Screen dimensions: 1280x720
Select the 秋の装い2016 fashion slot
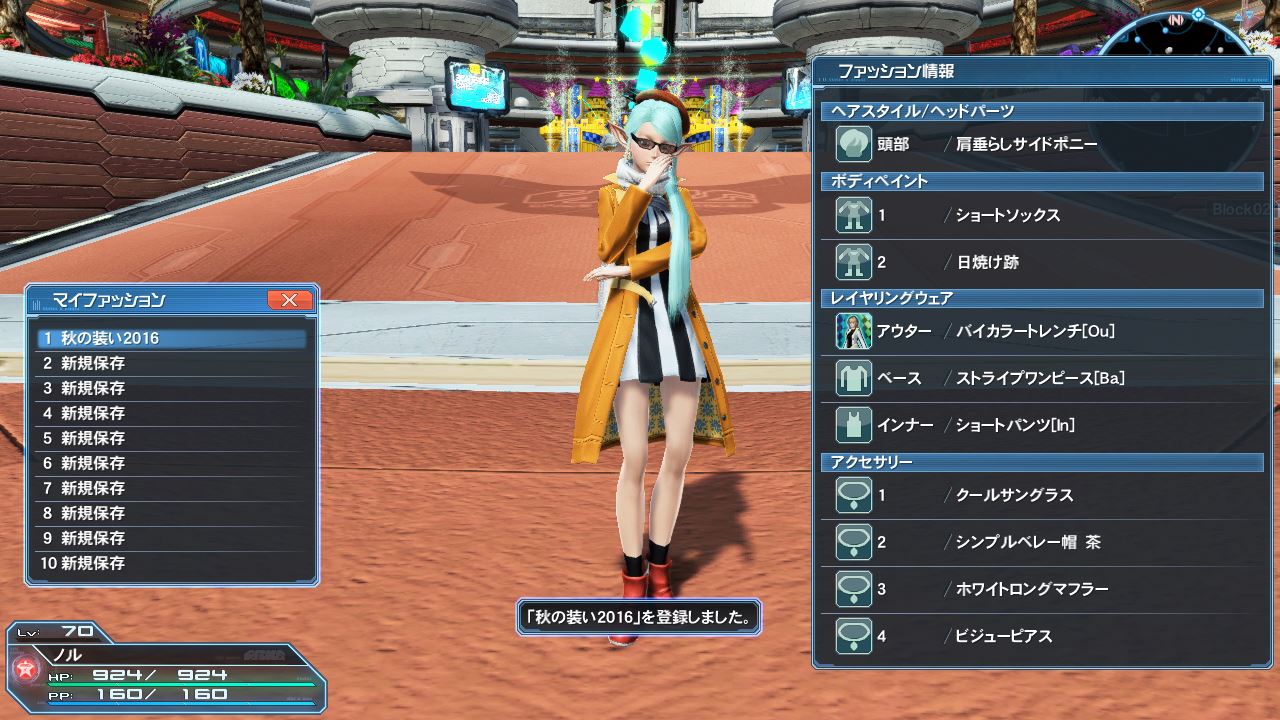click(x=171, y=338)
